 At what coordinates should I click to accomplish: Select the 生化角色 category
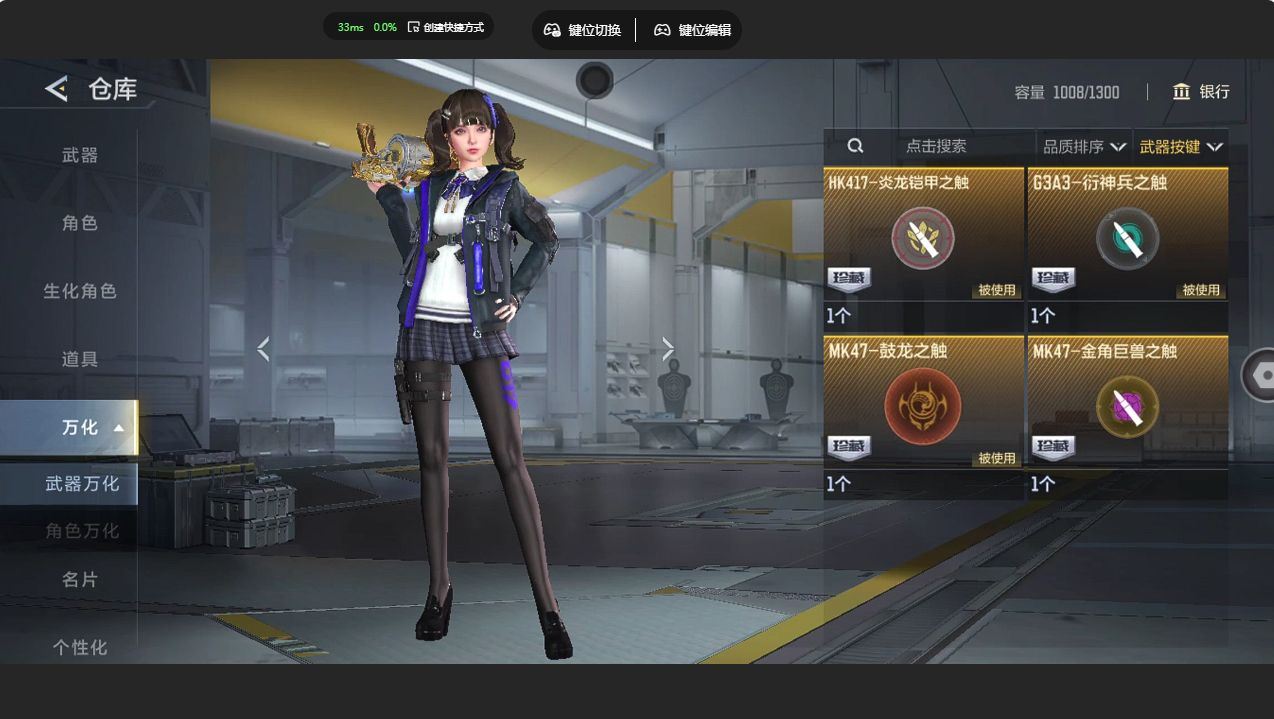(x=80, y=291)
